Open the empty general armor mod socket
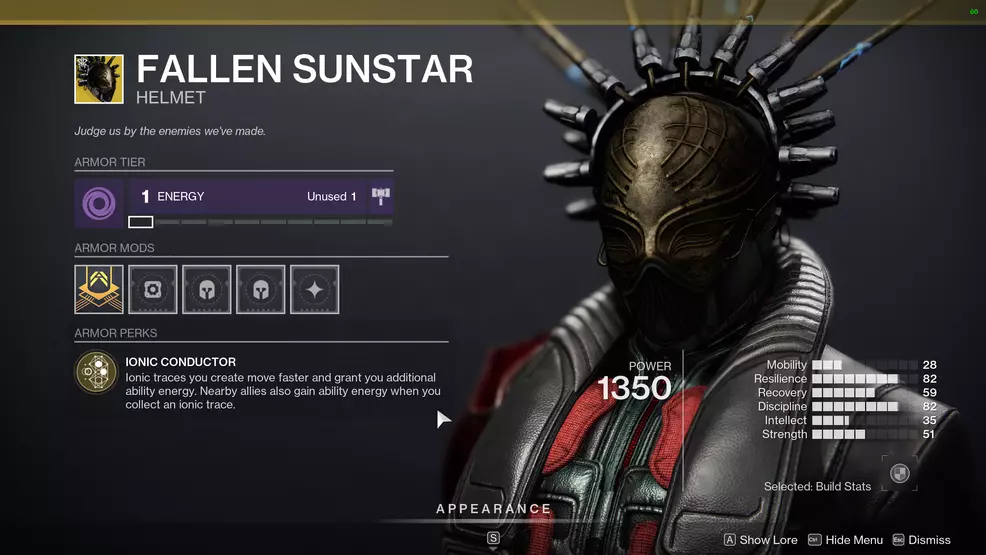The image size is (986, 555). (153, 289)
